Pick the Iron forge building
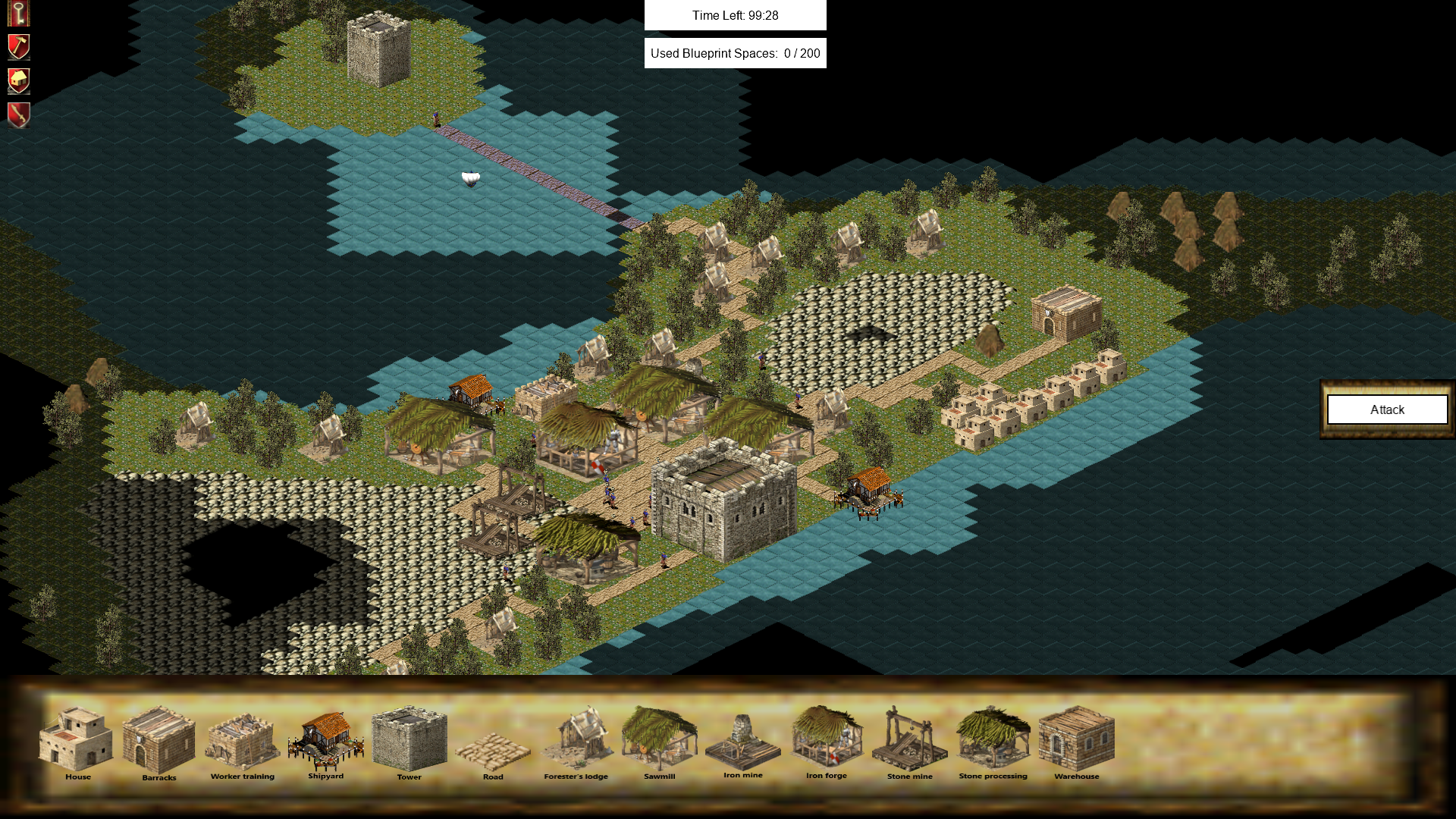 pyautogui.click(x=827, y=739)
